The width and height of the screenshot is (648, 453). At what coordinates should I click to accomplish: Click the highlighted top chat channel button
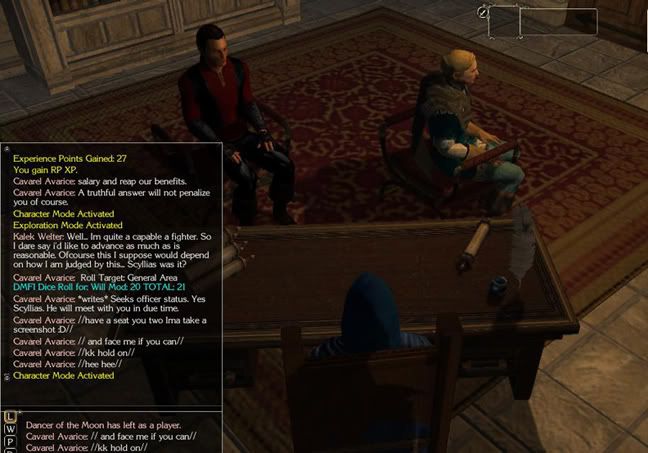coord(10,415)
